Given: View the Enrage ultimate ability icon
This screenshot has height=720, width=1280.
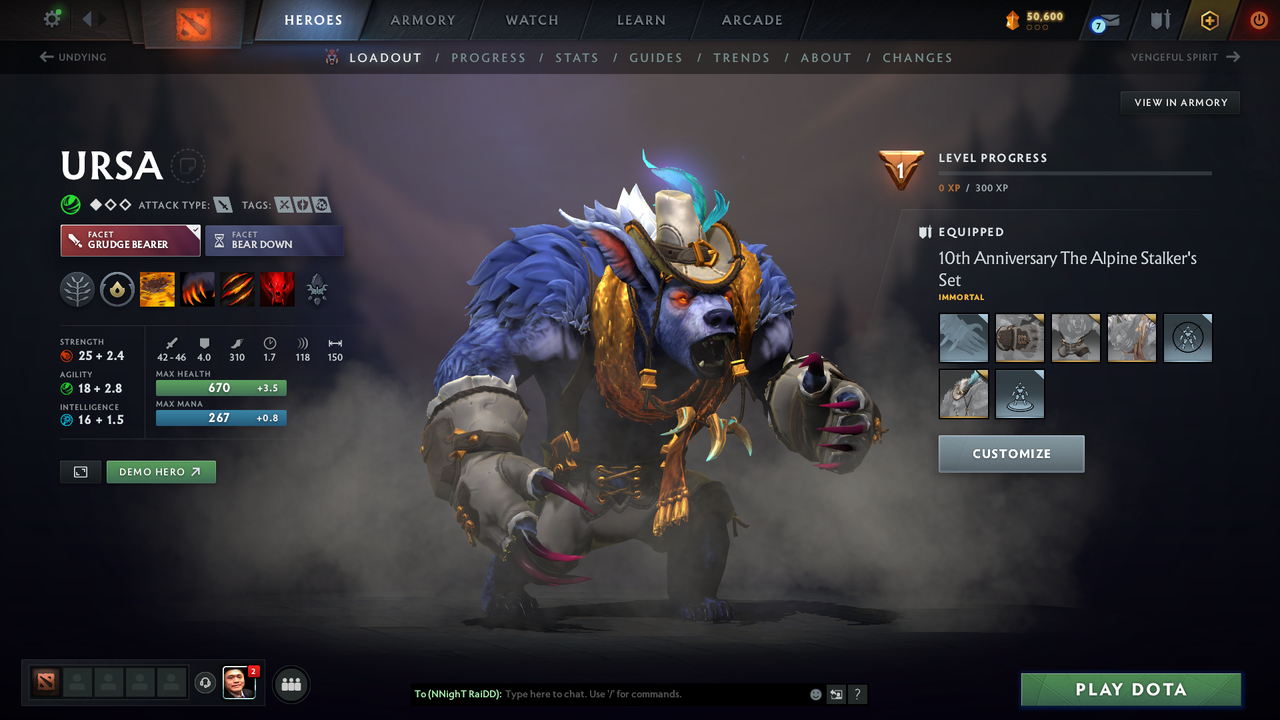Looking at the screenshot, I should click(x=277, y=289).
